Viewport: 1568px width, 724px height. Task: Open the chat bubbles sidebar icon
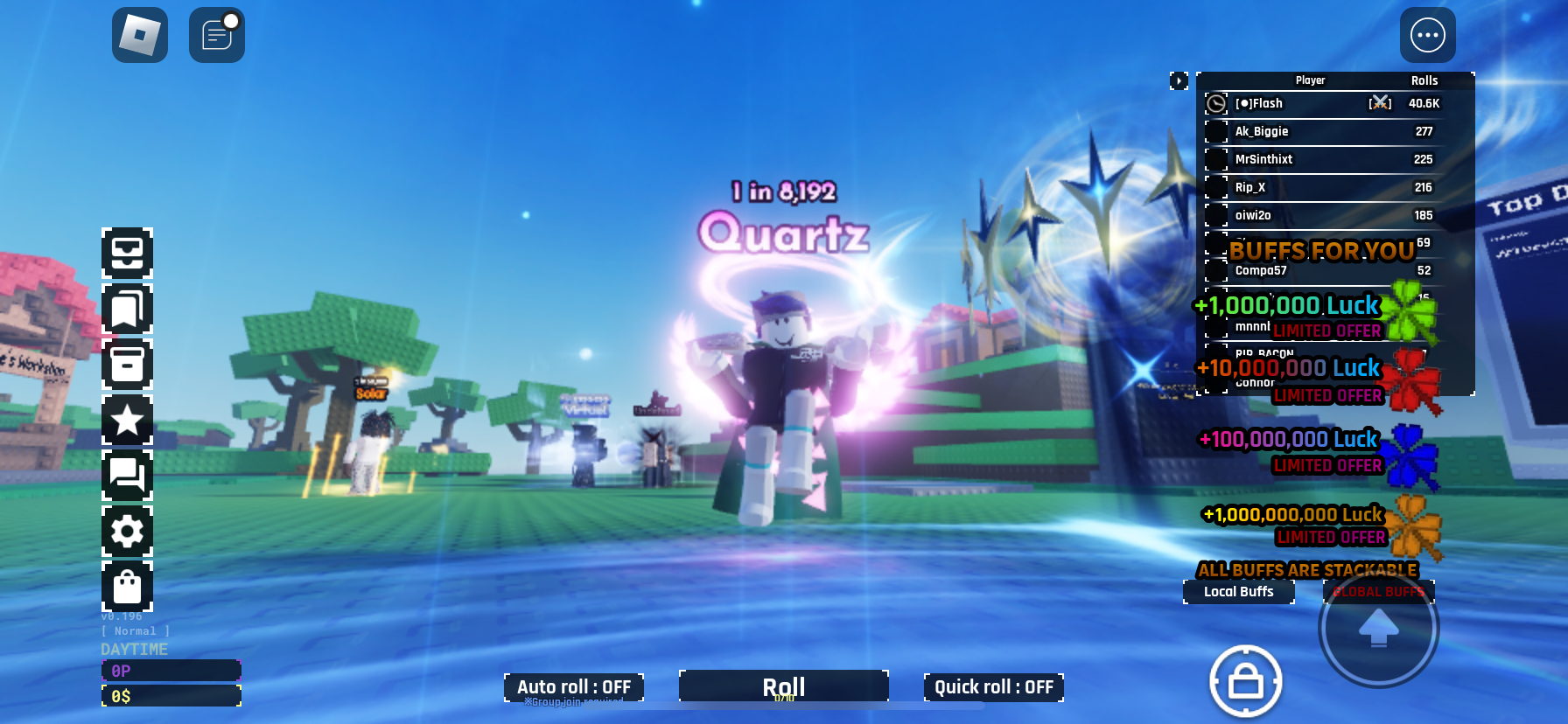point(127,476)
